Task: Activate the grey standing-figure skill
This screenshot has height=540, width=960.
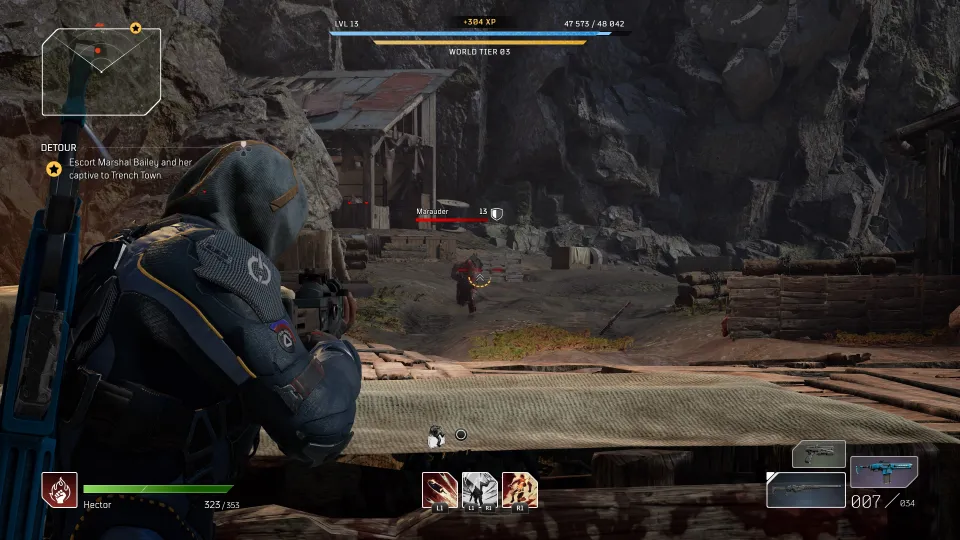Action: point(479,489)
